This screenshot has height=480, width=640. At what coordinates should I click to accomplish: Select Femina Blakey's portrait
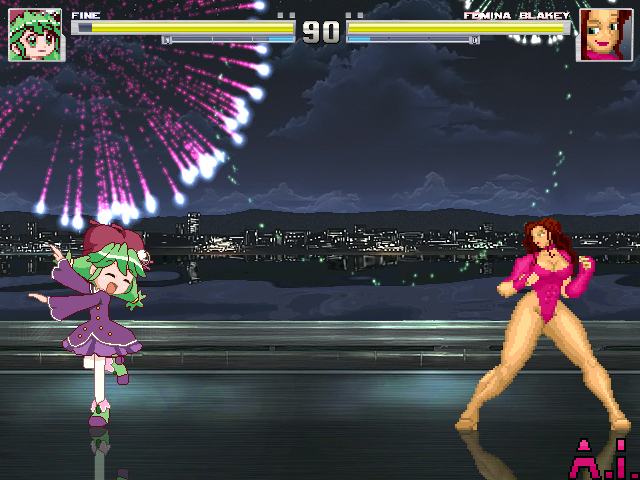[x=604, y=35]
